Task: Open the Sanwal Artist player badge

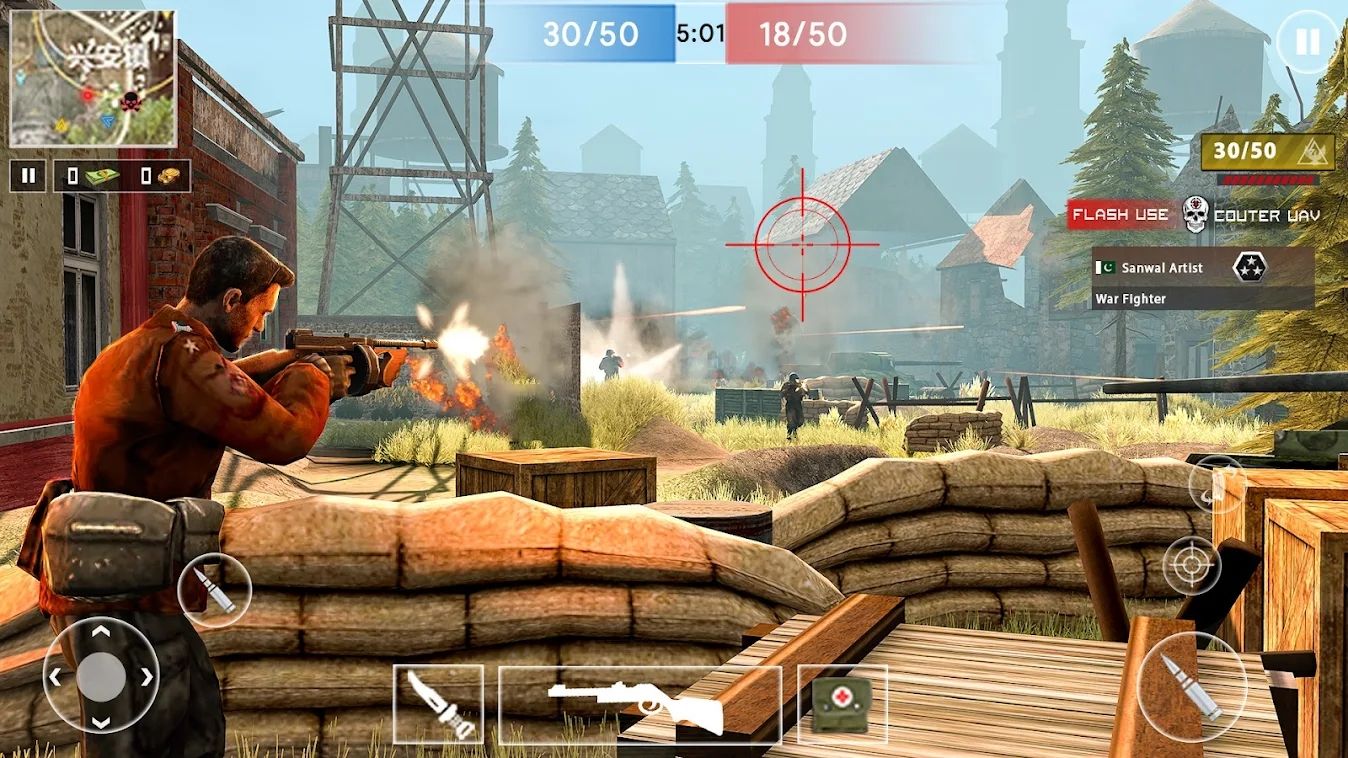Action: [1165, 267]
